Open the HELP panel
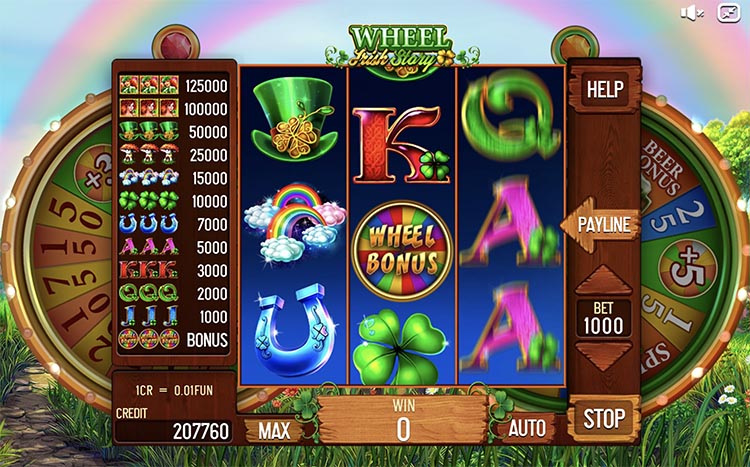The width and height of the screenshot is (750, 467). click(x=604, y=89)
